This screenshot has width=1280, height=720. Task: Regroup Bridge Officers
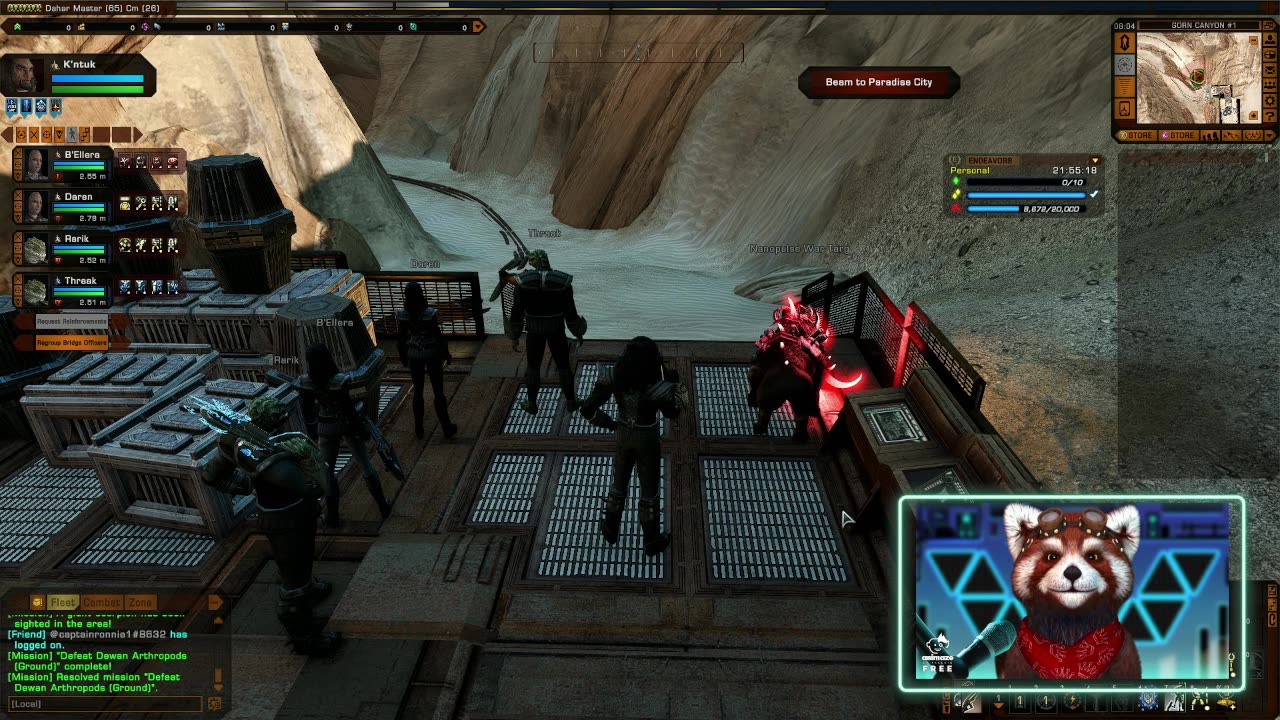[72, 343]
